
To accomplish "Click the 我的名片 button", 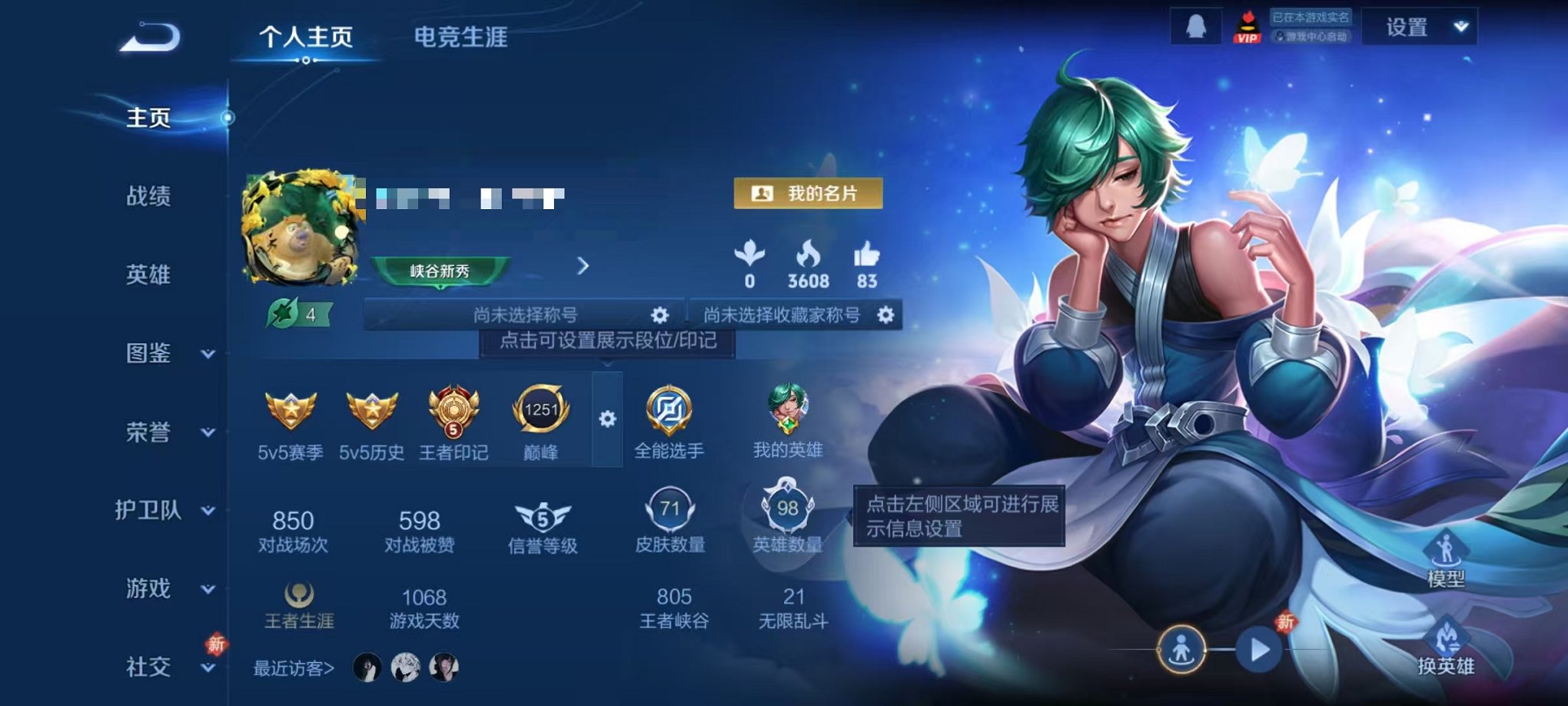I will click(x=809, y=194).
